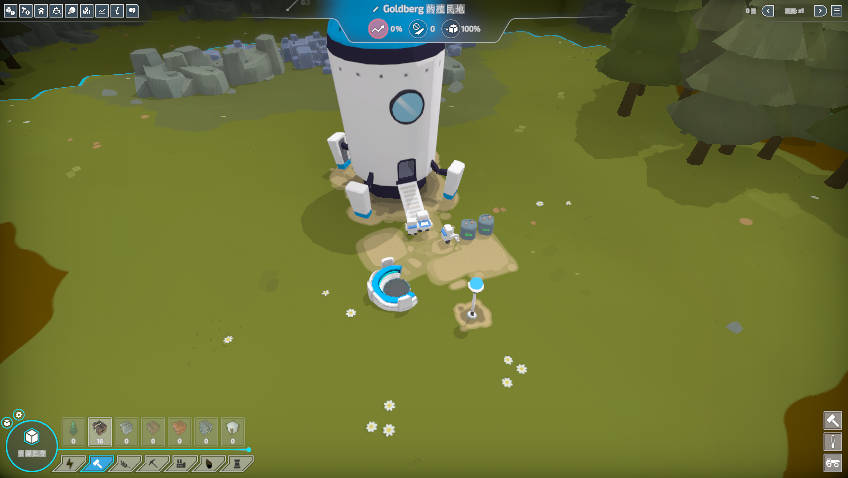Select the scrap resource slot with 16
848x478 pixels.
[100, 431]
